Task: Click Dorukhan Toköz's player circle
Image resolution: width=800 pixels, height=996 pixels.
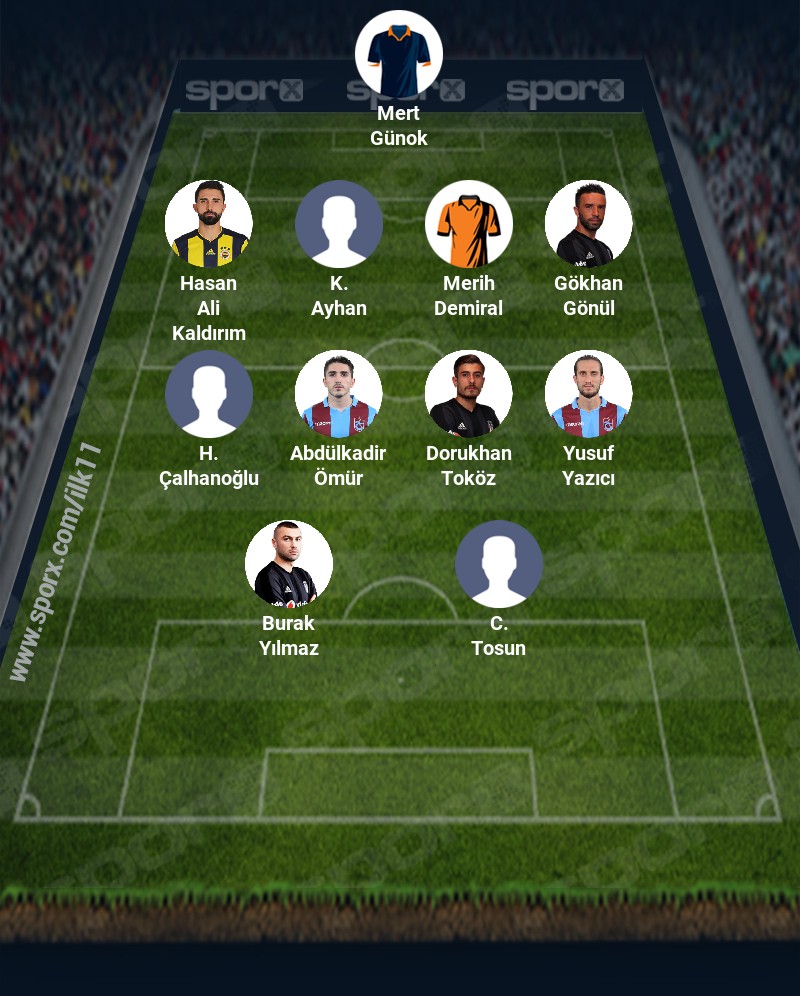Action: pos(469,394)
